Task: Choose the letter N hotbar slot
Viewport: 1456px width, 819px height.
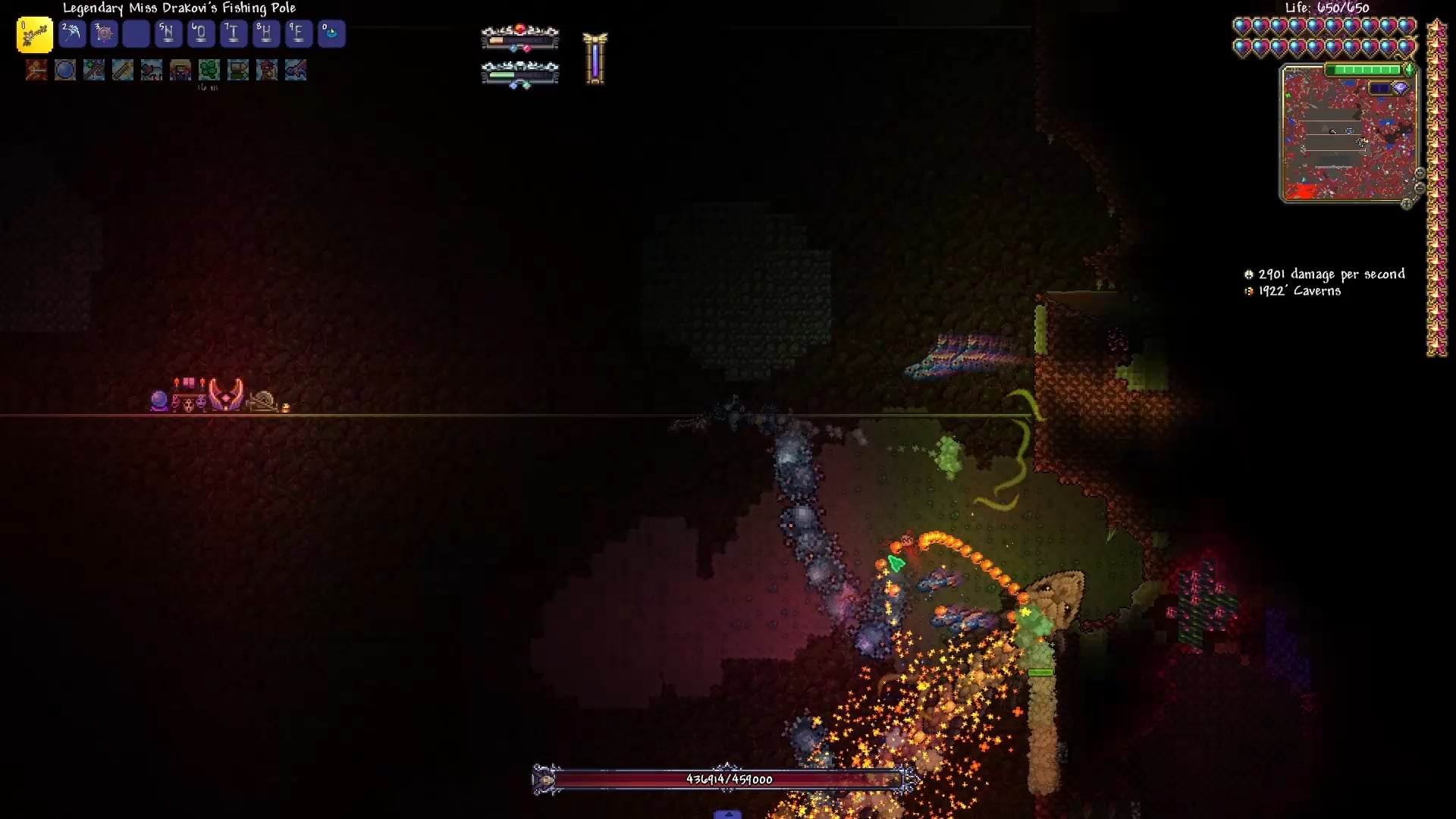Action: [x=168, y=34]
